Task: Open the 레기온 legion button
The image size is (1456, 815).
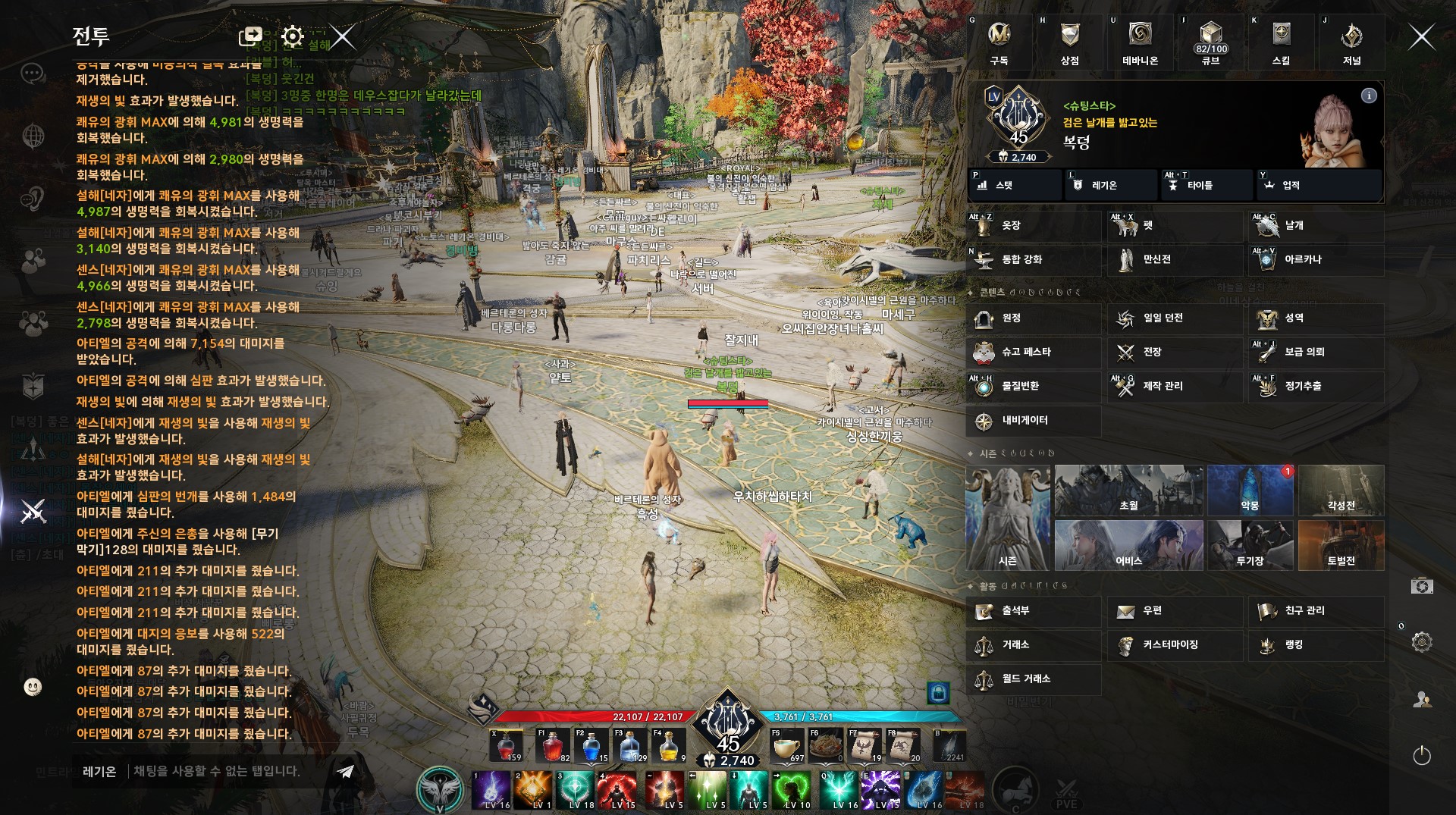Action: [1112, 185]
